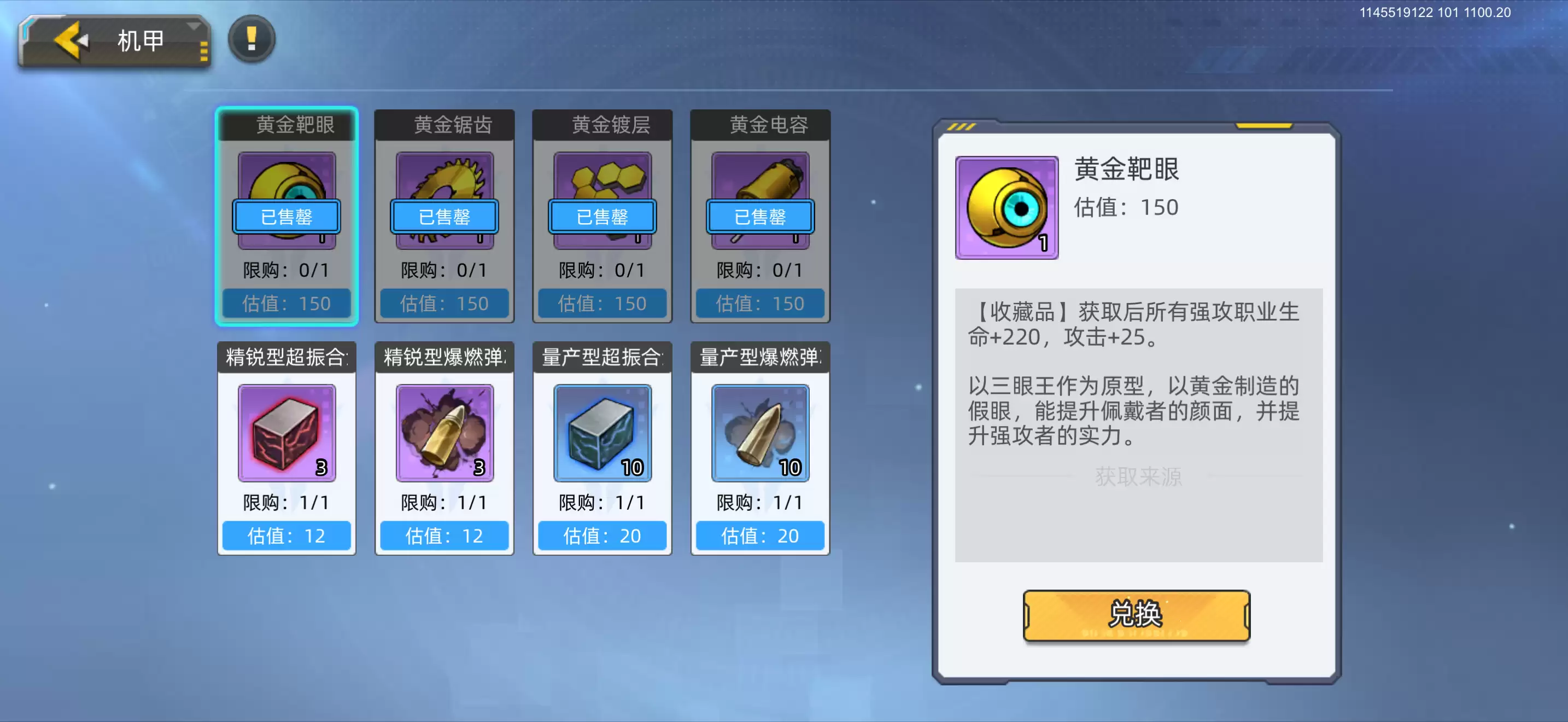Click the 已售罄 banner on 黄金靶眼
The width and height of the screenshot is (1568, 722).
286,217
